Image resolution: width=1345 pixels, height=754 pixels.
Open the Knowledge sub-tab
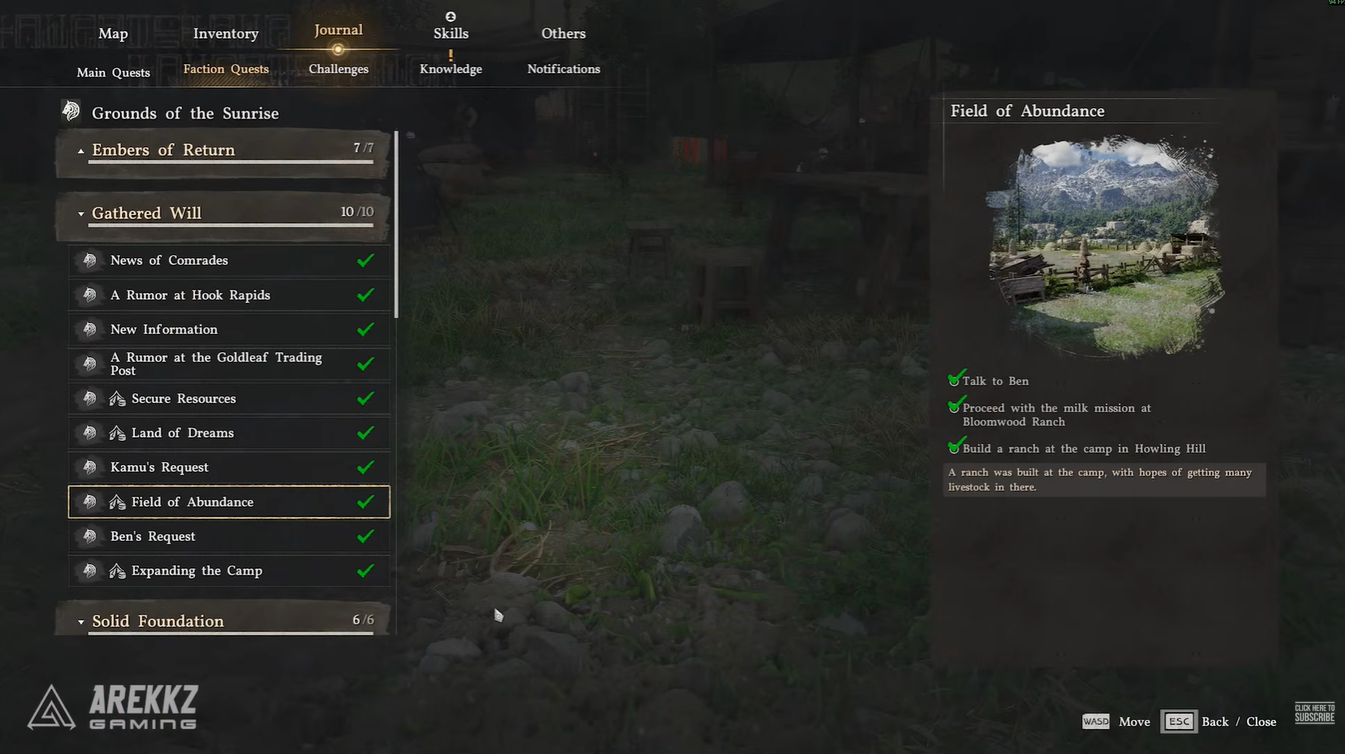click(x=451, y=69)
